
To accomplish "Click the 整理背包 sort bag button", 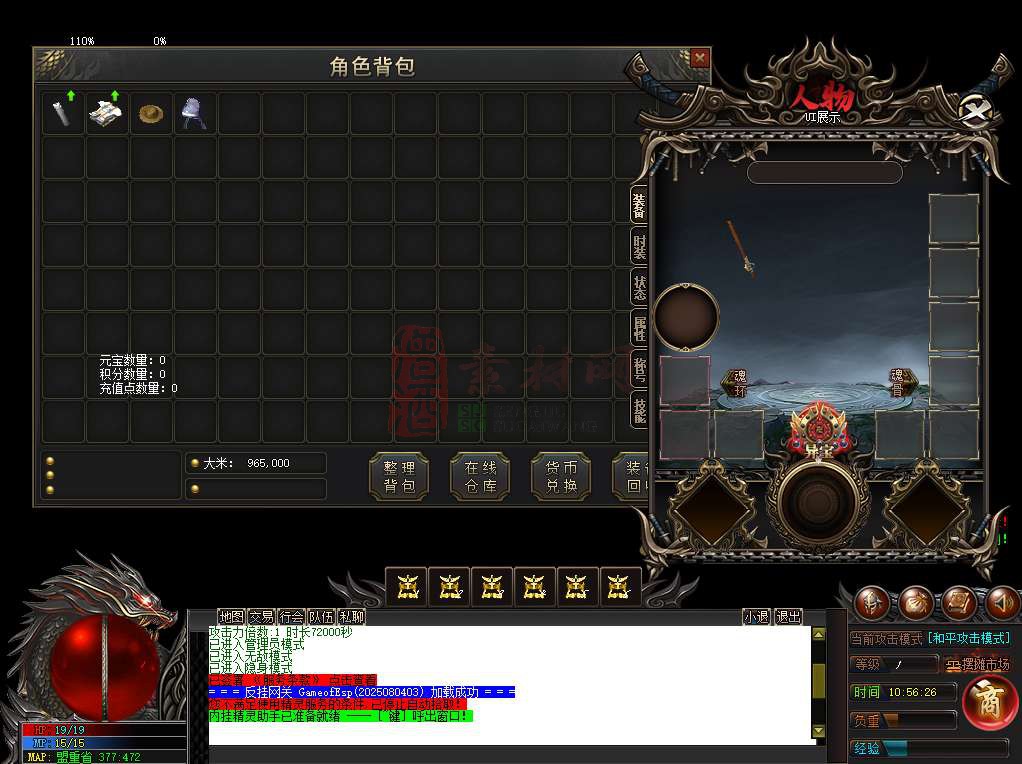I will (399, 477).
